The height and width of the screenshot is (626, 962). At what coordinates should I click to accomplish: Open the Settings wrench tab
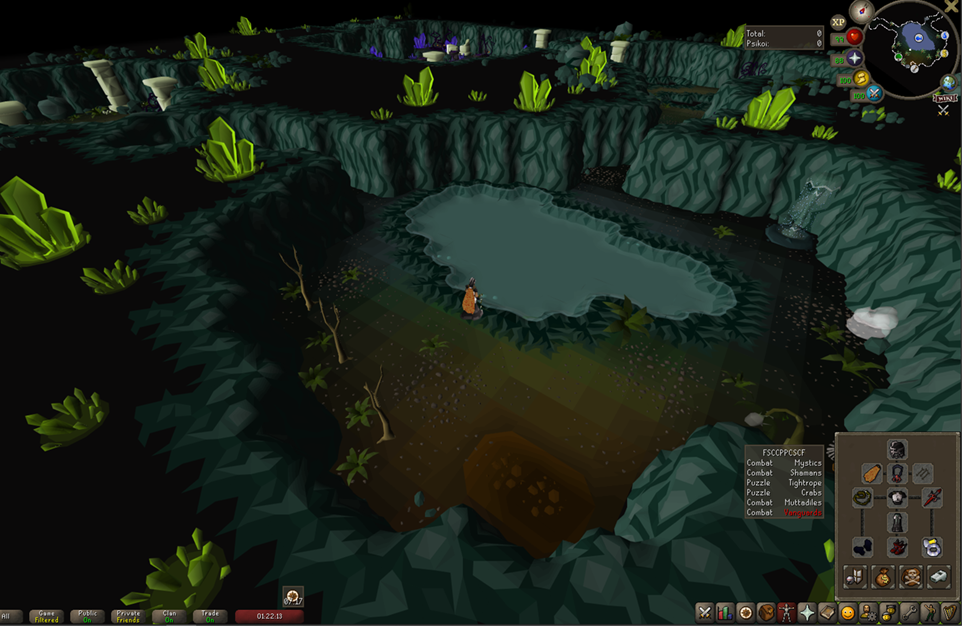point(909,612)
